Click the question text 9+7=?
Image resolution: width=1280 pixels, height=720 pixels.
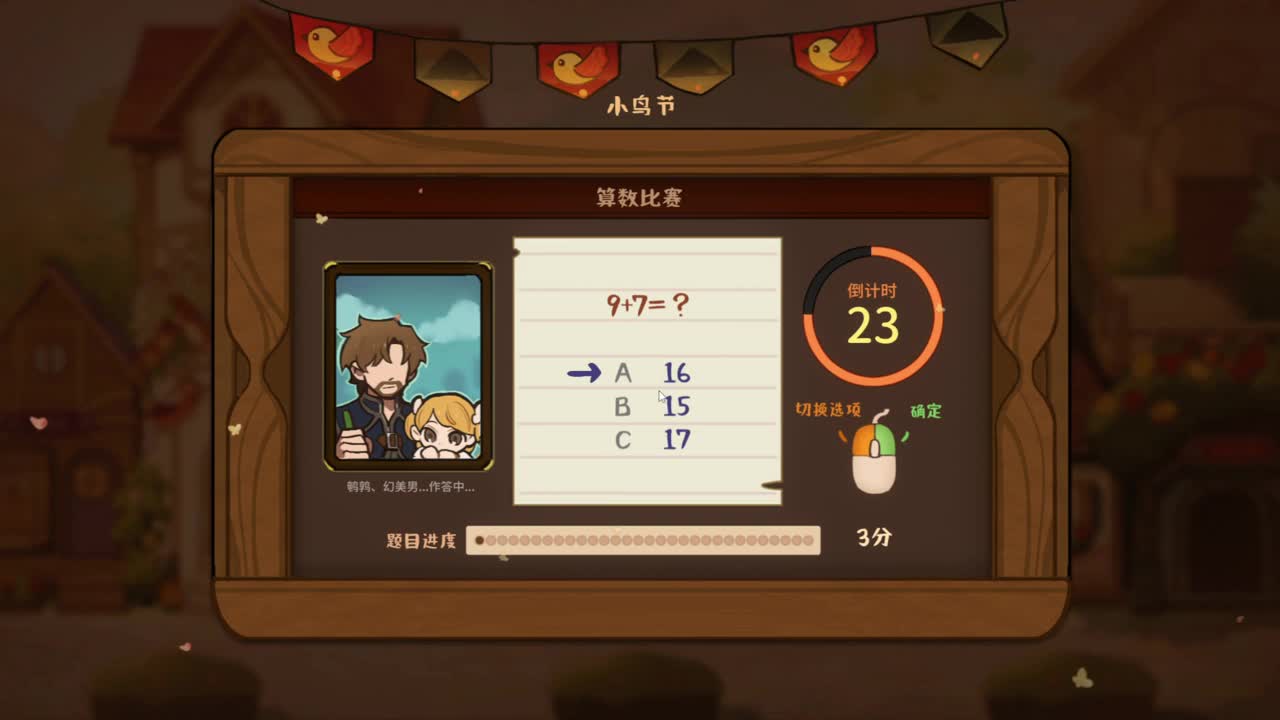click(x=648, y=304)
